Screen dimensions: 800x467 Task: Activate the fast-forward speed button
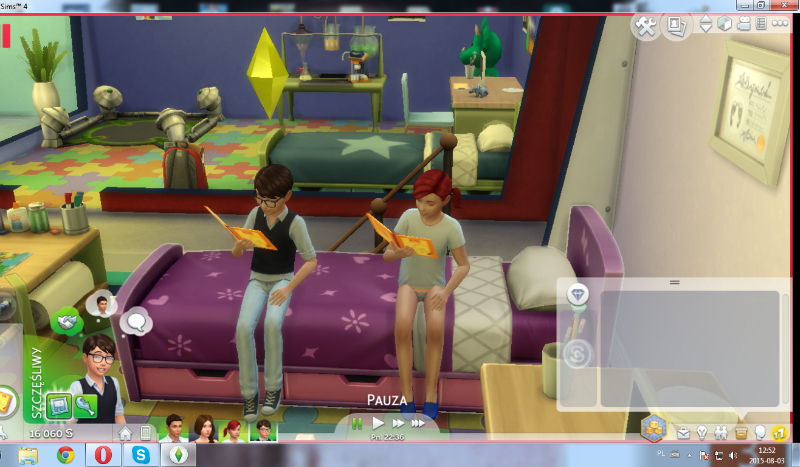point(397,424)
